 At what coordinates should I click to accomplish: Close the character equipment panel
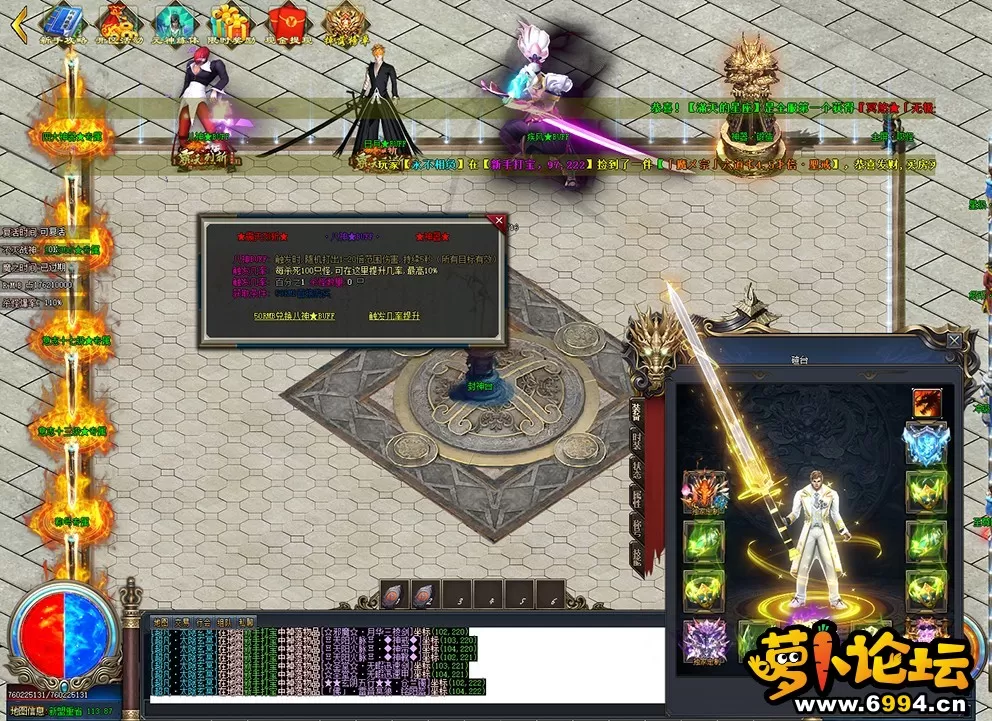coord(955,341)
